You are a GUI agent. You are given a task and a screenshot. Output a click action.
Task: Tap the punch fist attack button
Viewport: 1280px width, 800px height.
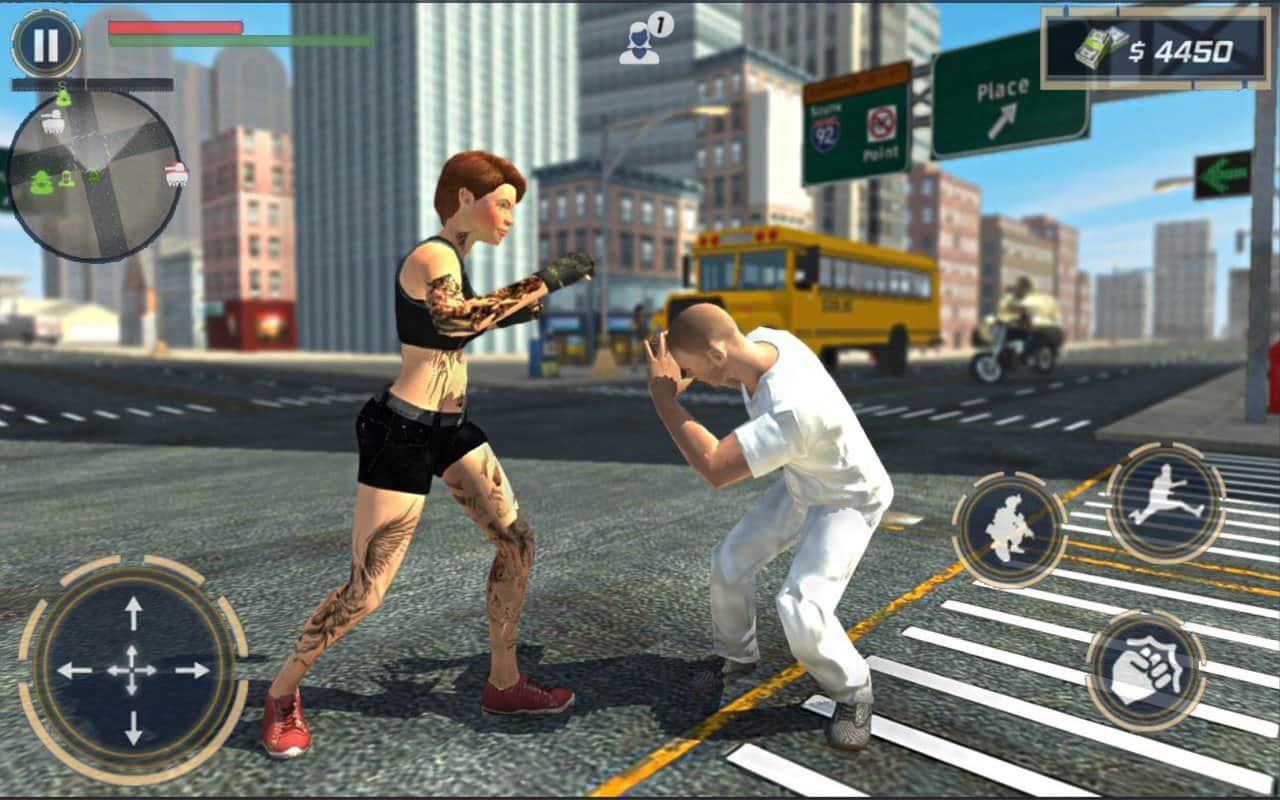[1145, 672]
